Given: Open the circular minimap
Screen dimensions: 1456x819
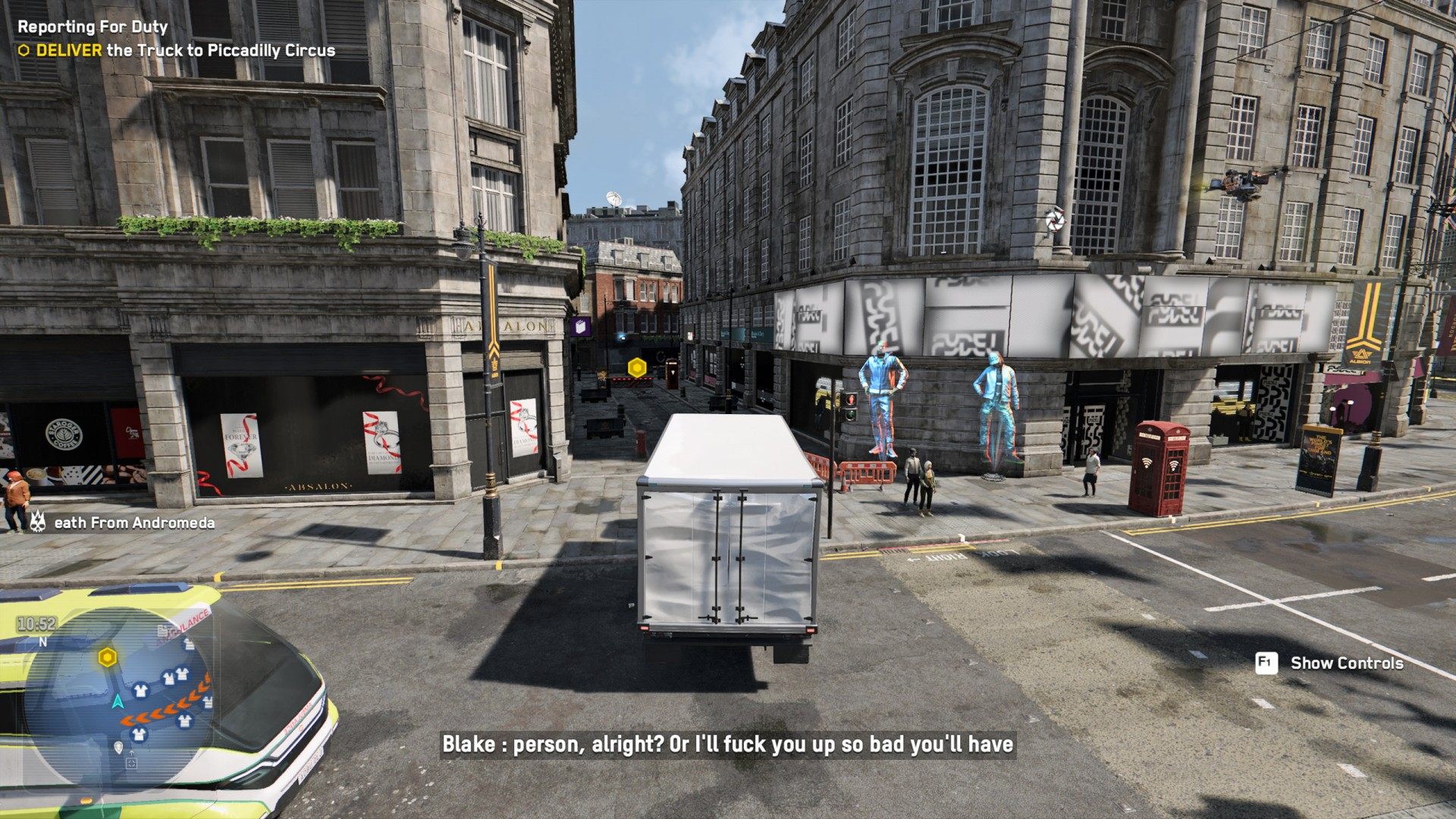Looking at the screenshot, I should point(118,696).
